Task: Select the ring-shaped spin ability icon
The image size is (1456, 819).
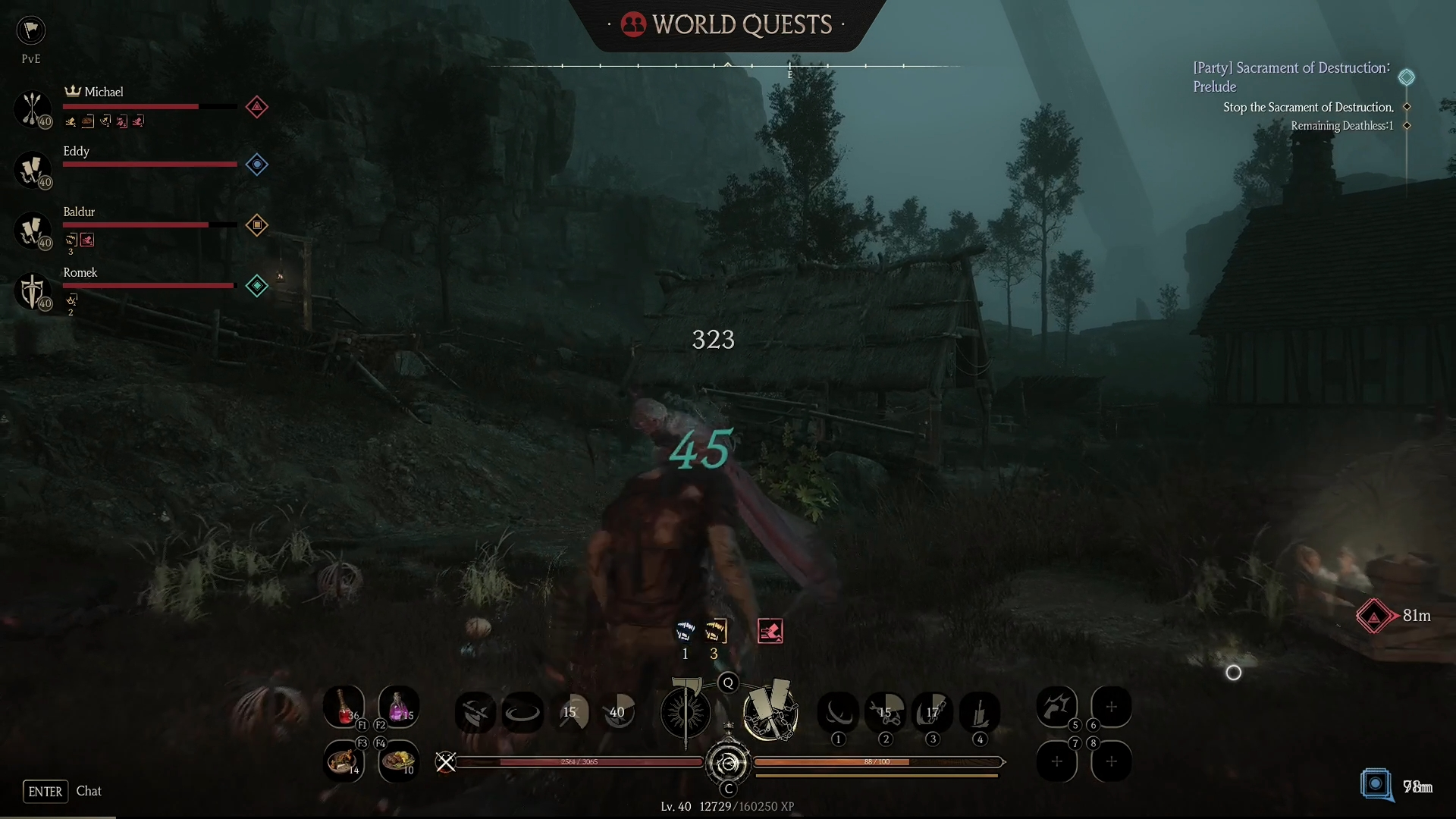Action: coord(522,712)
